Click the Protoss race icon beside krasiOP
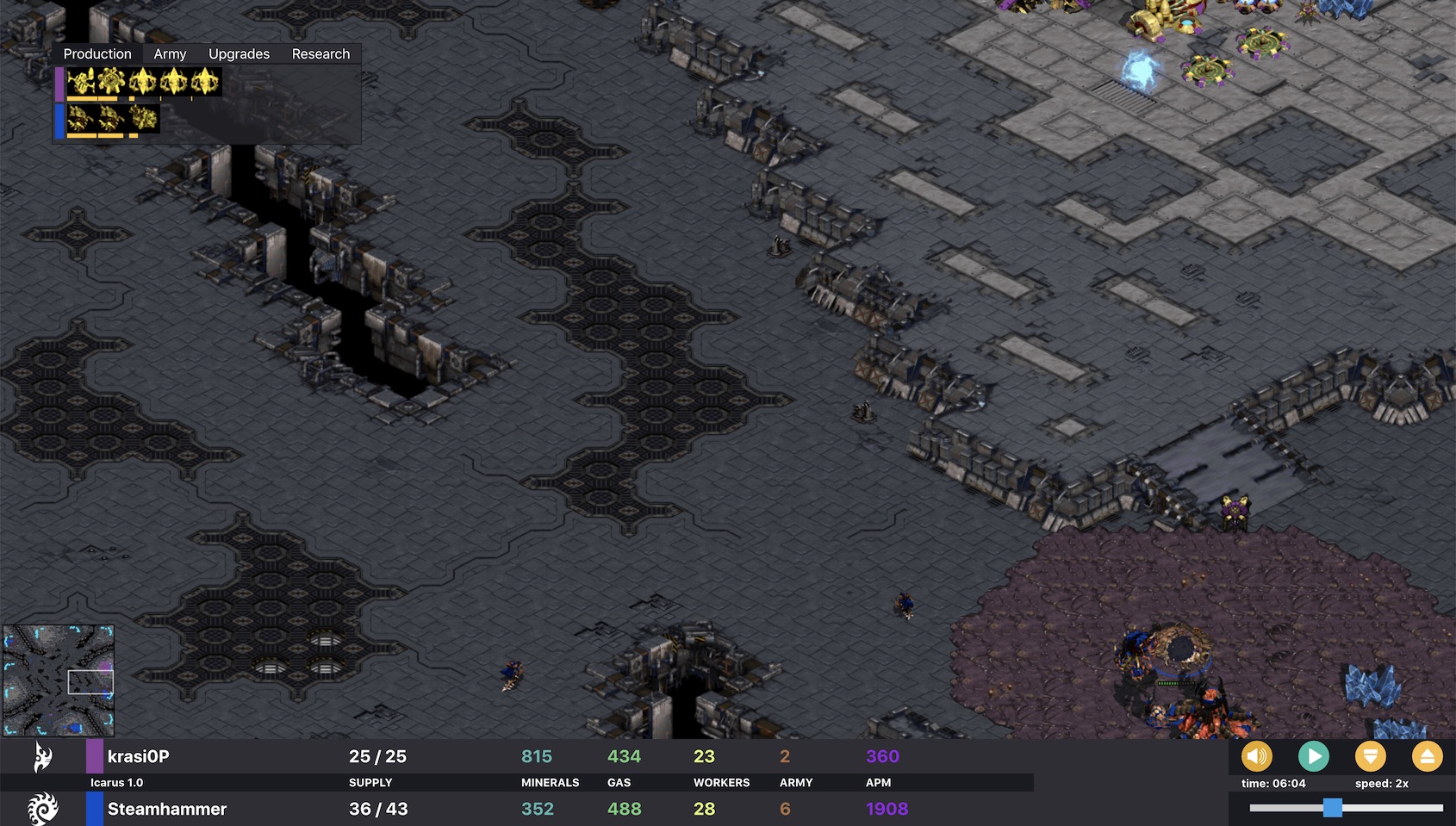 click(x=42, y=757)
